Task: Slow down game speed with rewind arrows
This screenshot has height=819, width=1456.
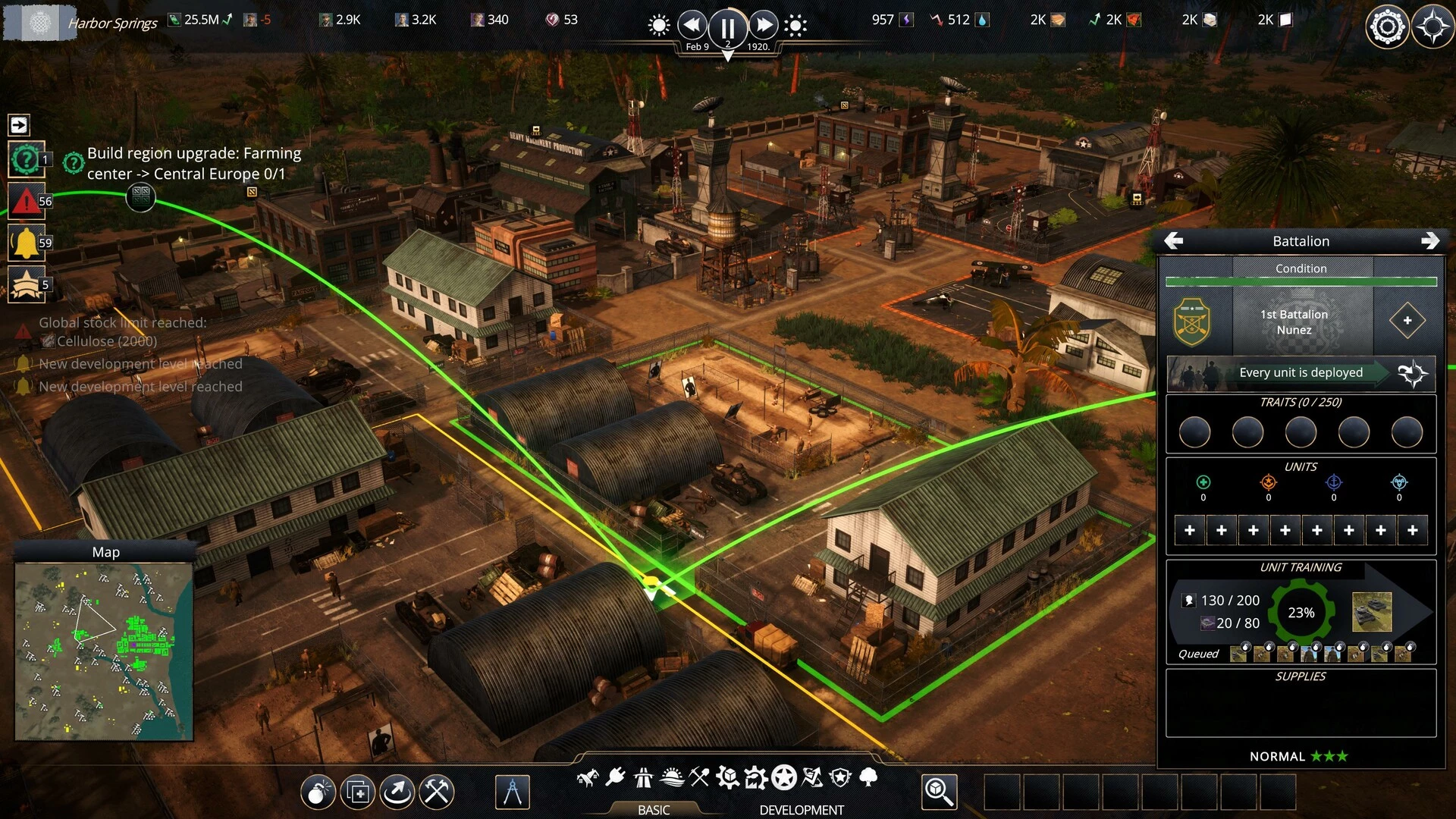Action: (691, 26)
